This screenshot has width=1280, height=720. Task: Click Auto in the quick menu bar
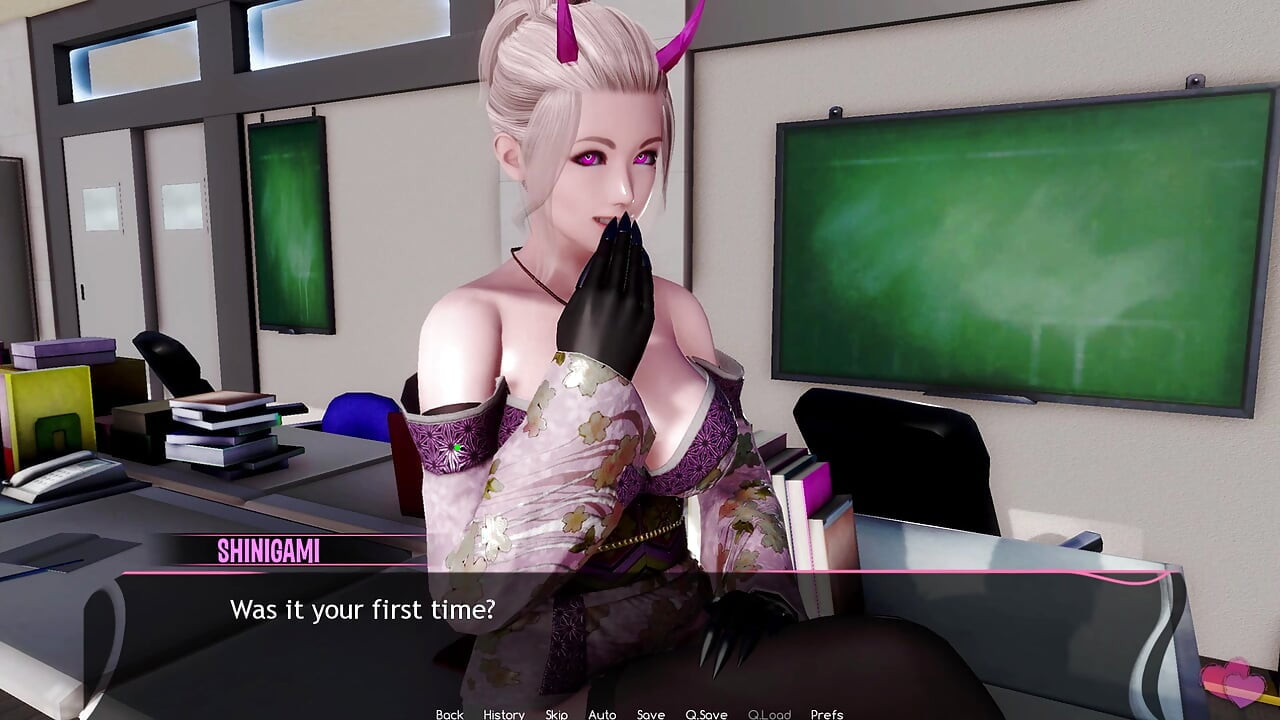pyautogui.click(x=603, y=715)
